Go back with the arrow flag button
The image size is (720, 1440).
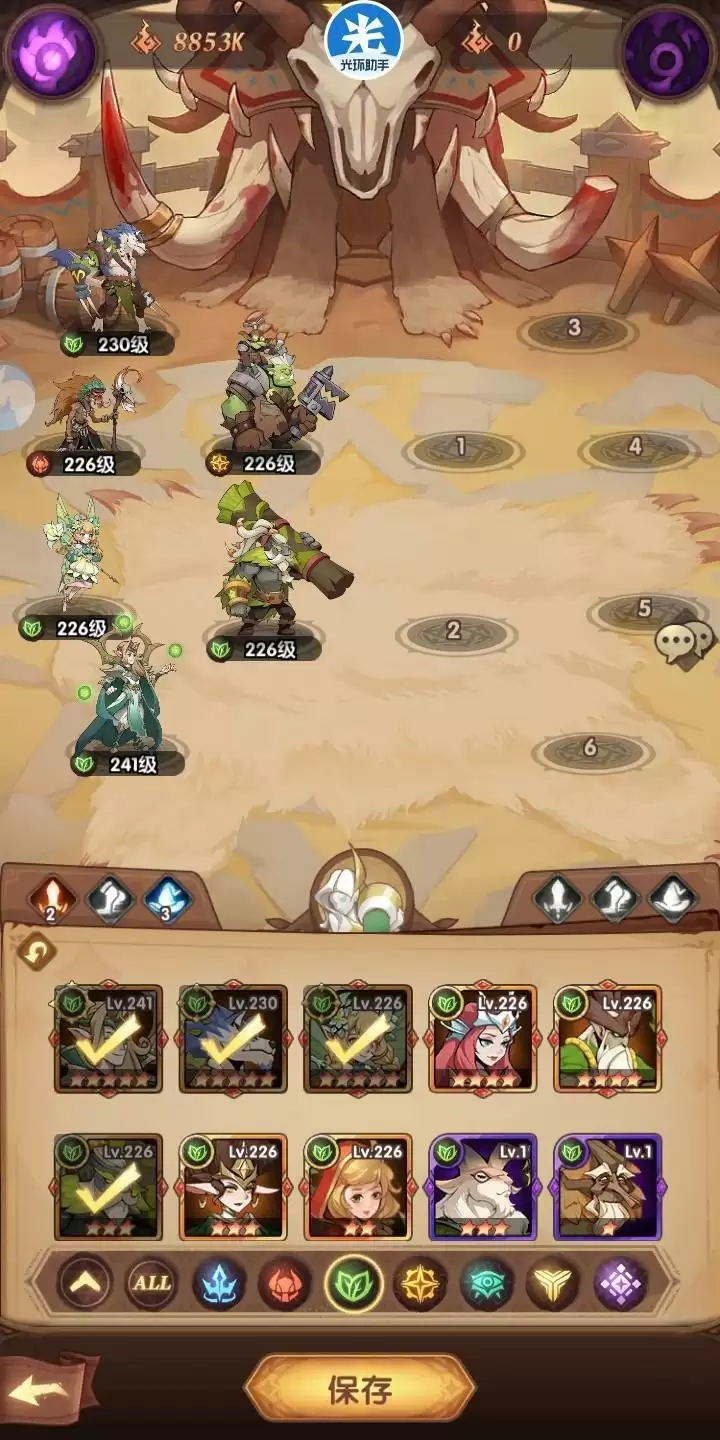(x=47, y=1390)
